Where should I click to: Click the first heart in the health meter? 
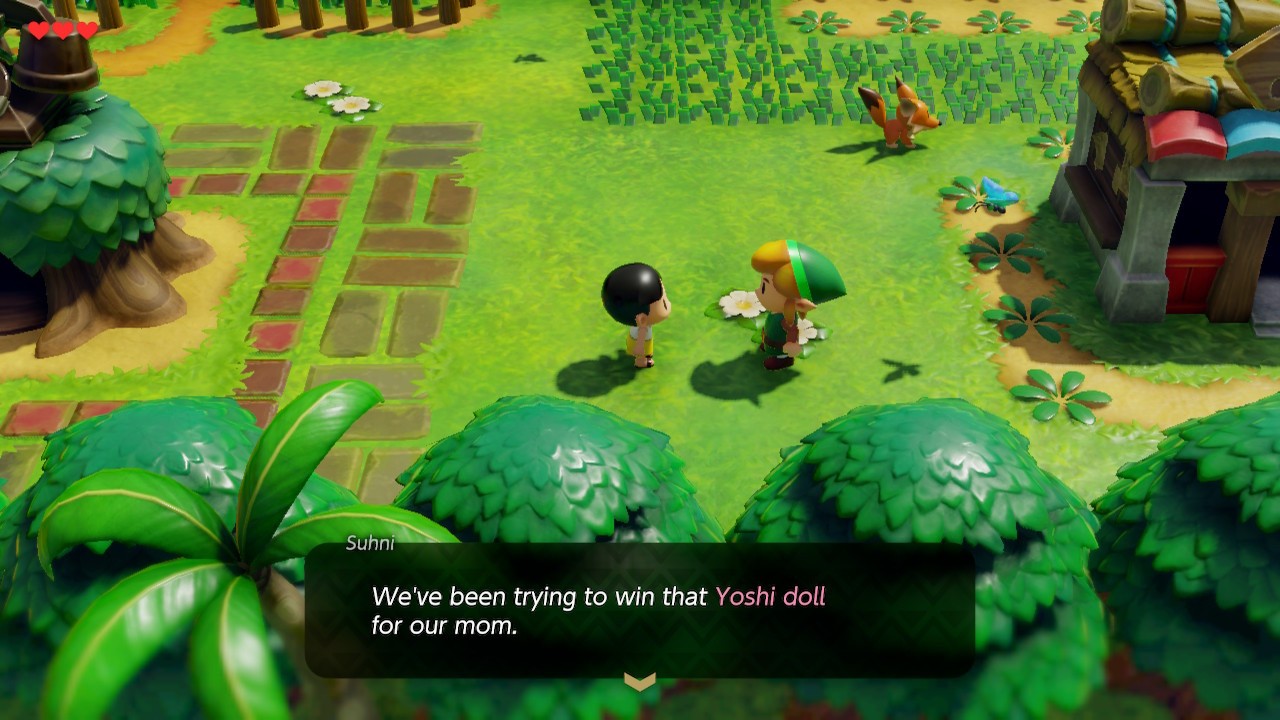click(x=37, y=29)
